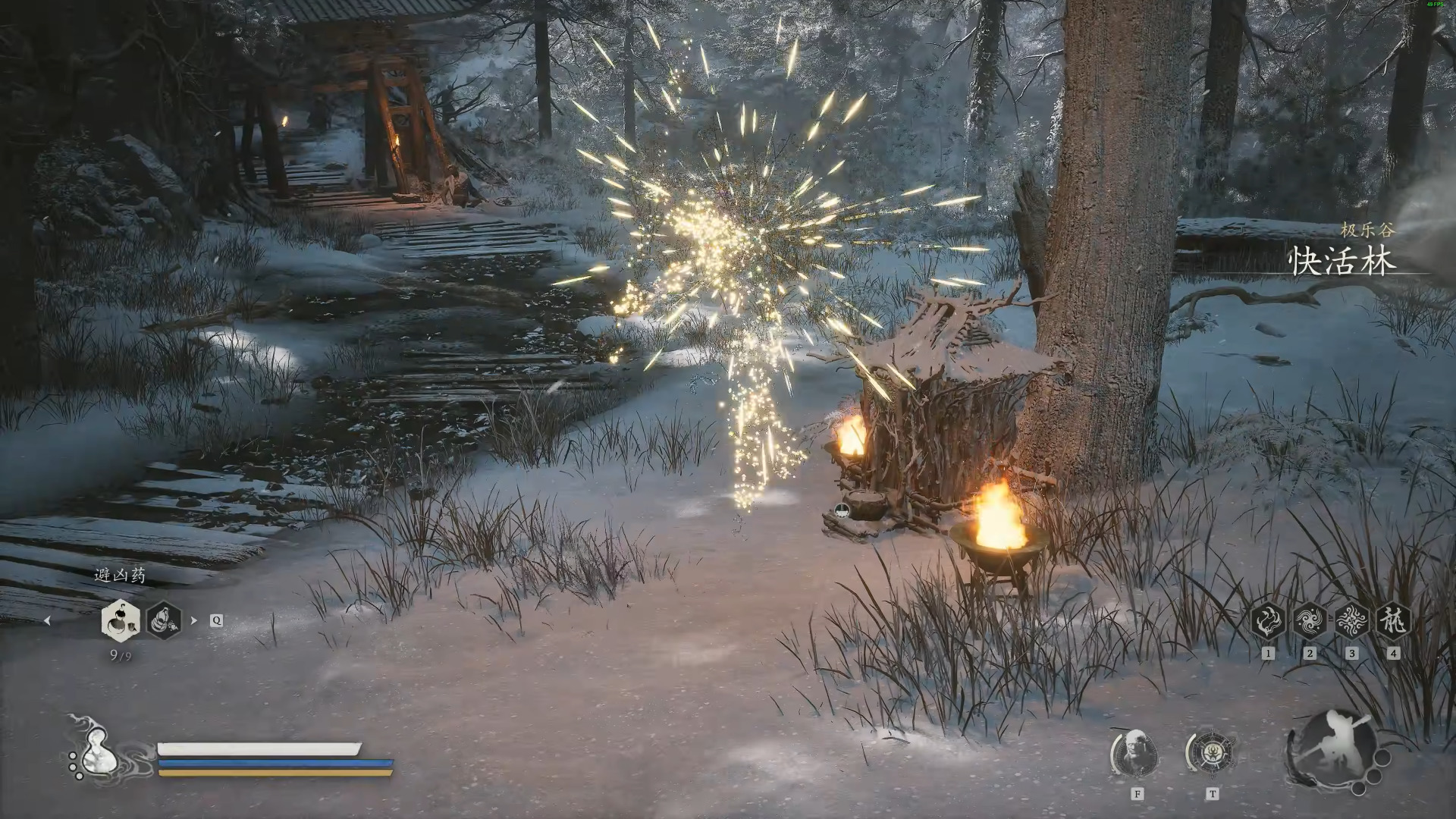Select the dark wrapped-gourd item slot
The image size is (1456, 819).
pos(162,620)
